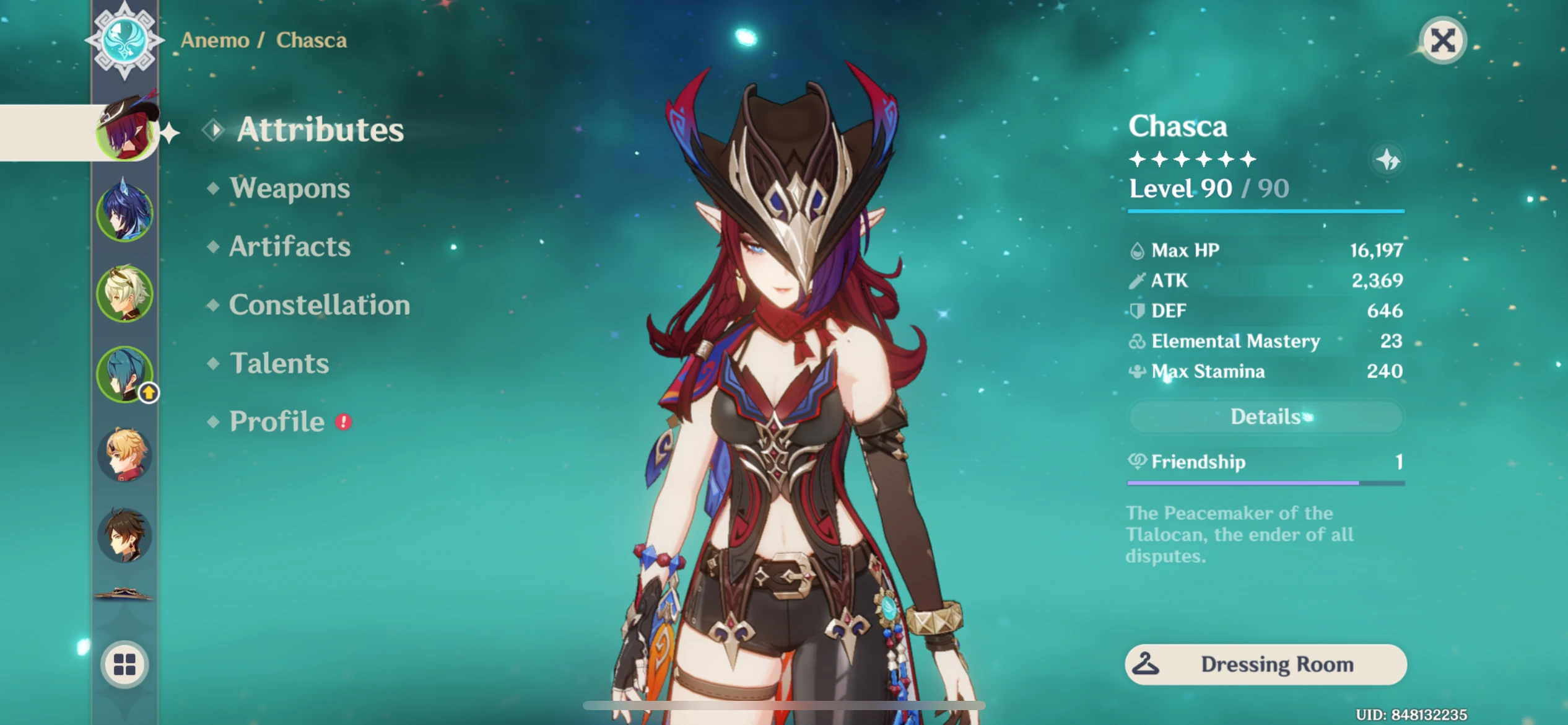Enter the Dressing Room
Screen dimensions: 1568x725
1265,664
